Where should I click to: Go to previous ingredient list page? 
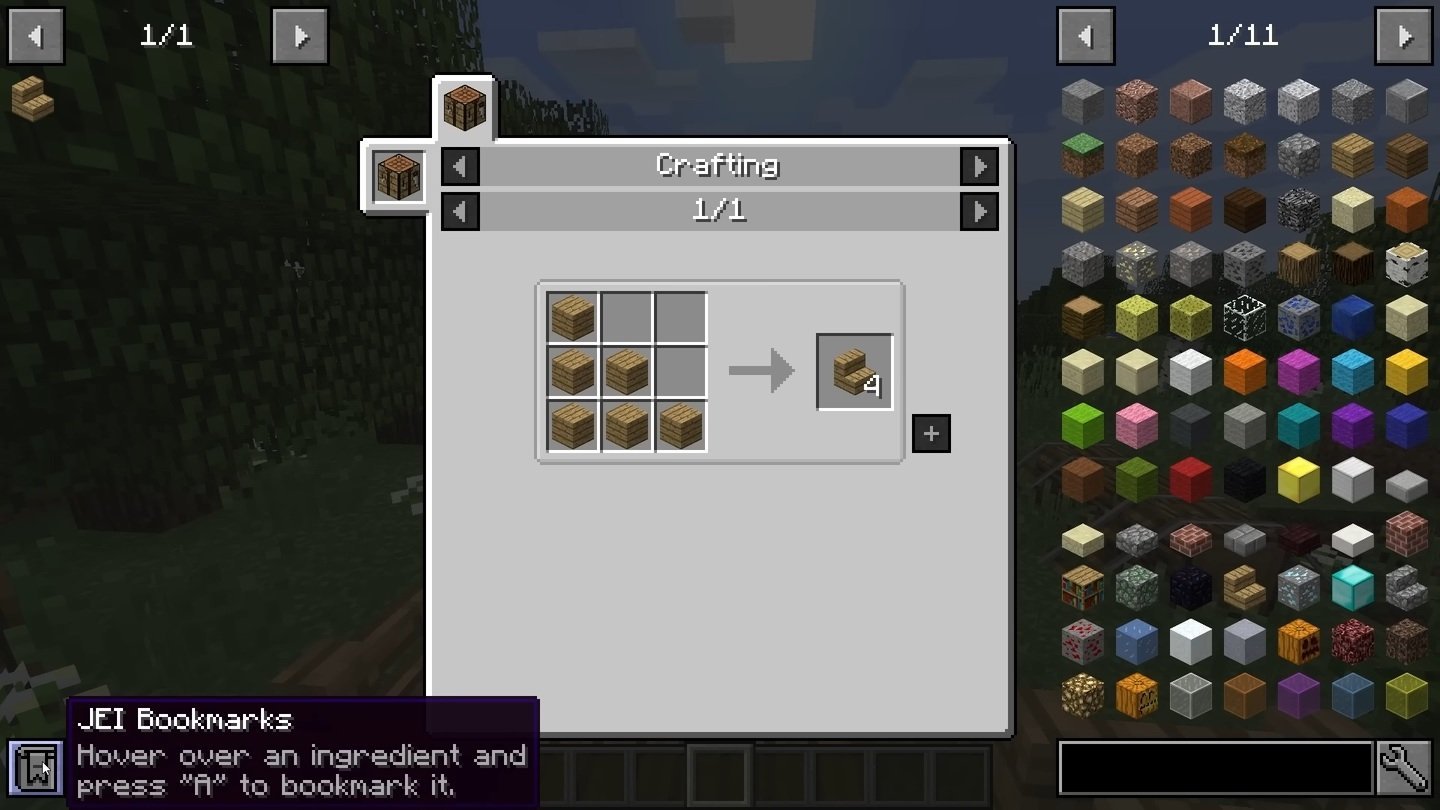[1085, 37]
